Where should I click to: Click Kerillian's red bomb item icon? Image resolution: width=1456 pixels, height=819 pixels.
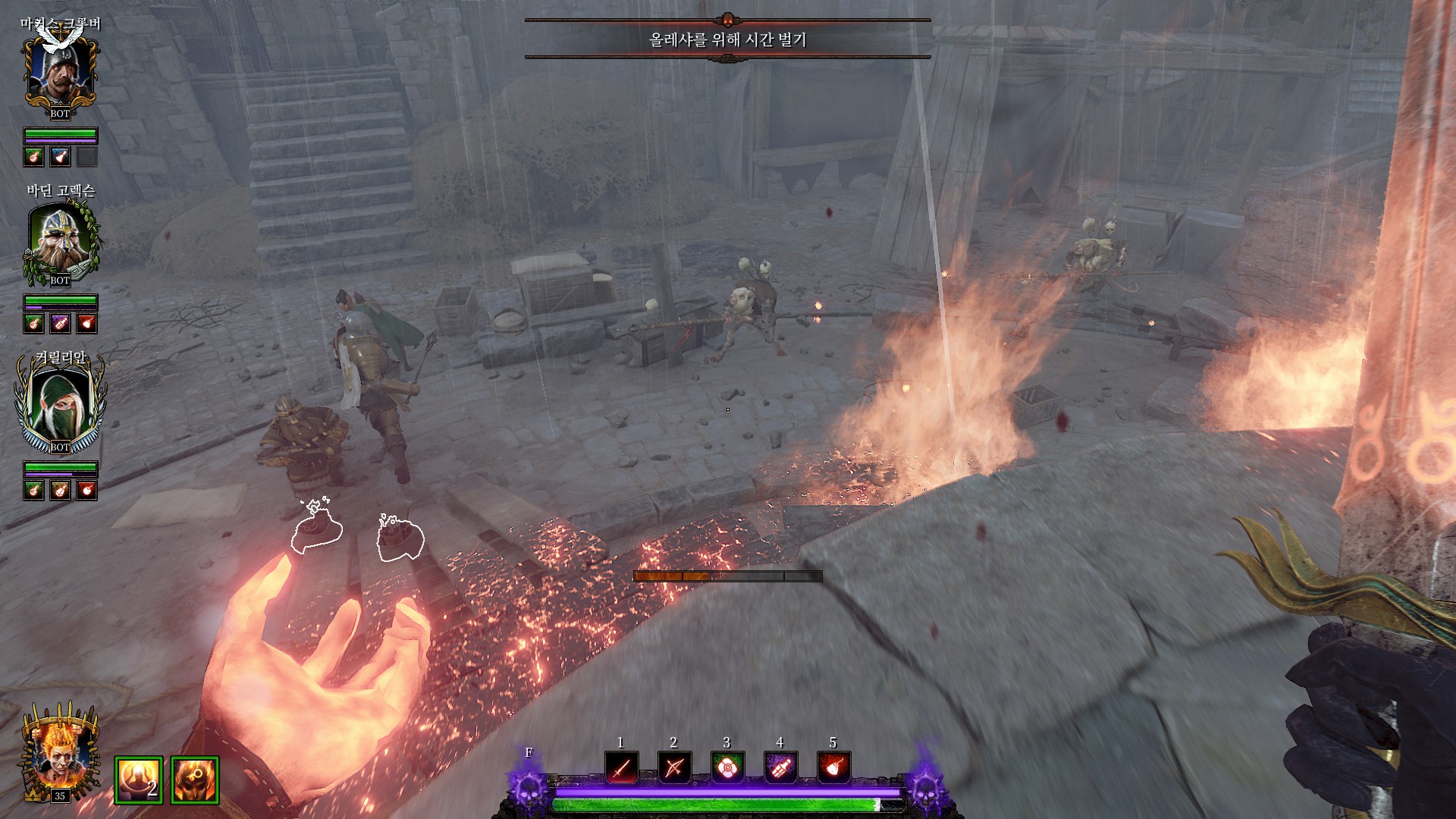87,491
